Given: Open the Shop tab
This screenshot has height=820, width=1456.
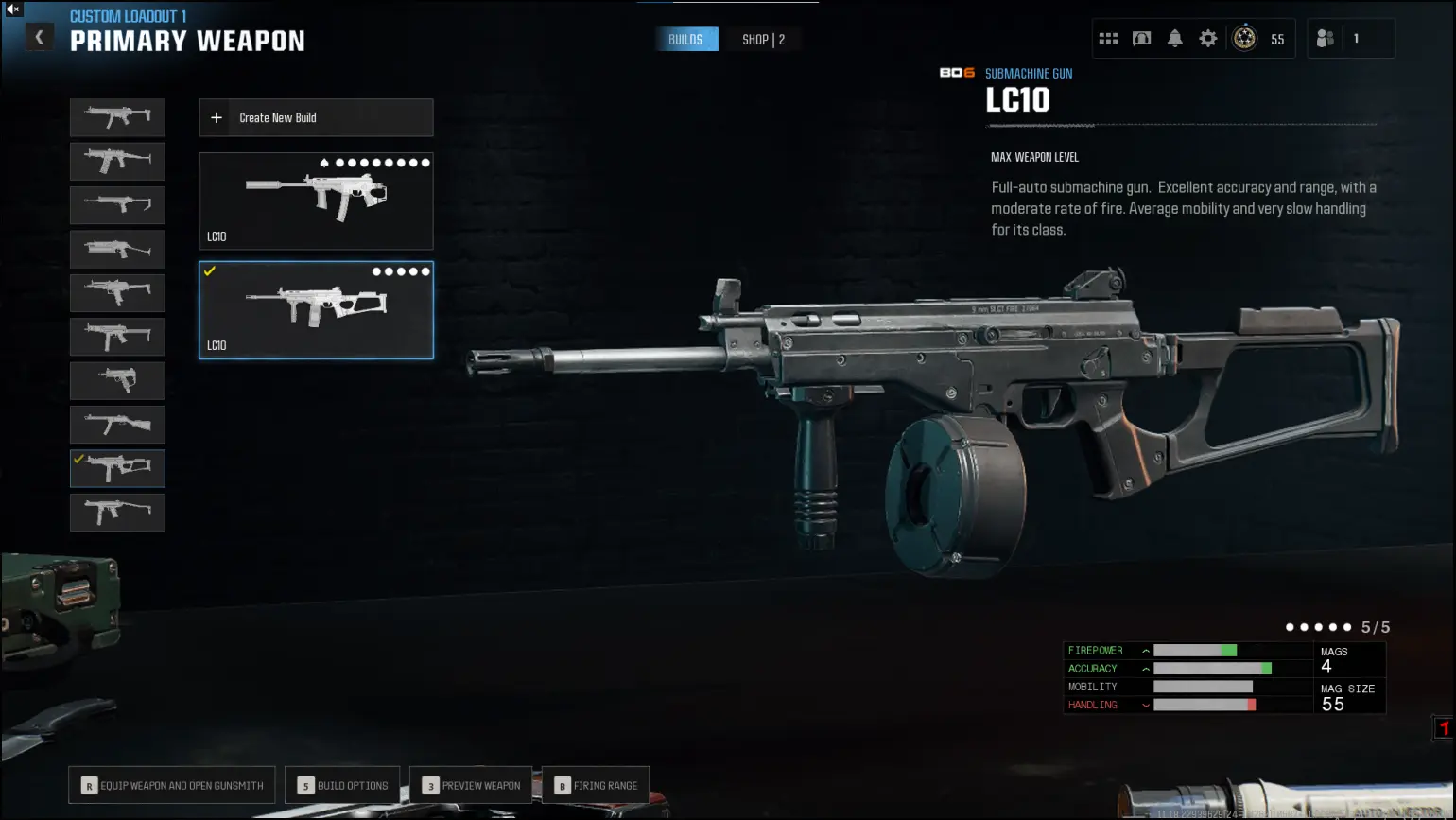Looking at the screenshot, I should (x=763, y=40).
